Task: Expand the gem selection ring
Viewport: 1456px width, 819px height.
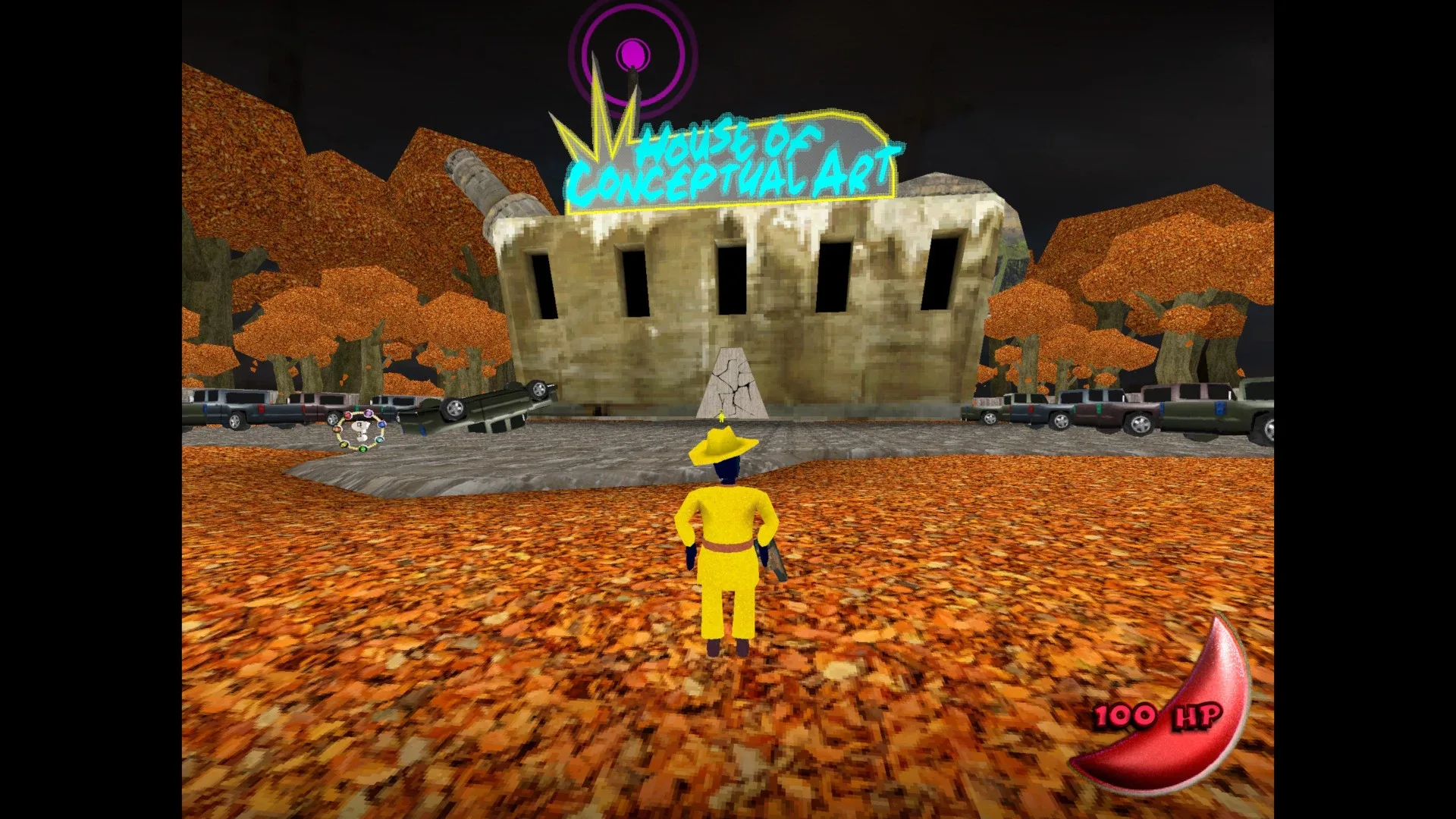Action: [360, 432]
